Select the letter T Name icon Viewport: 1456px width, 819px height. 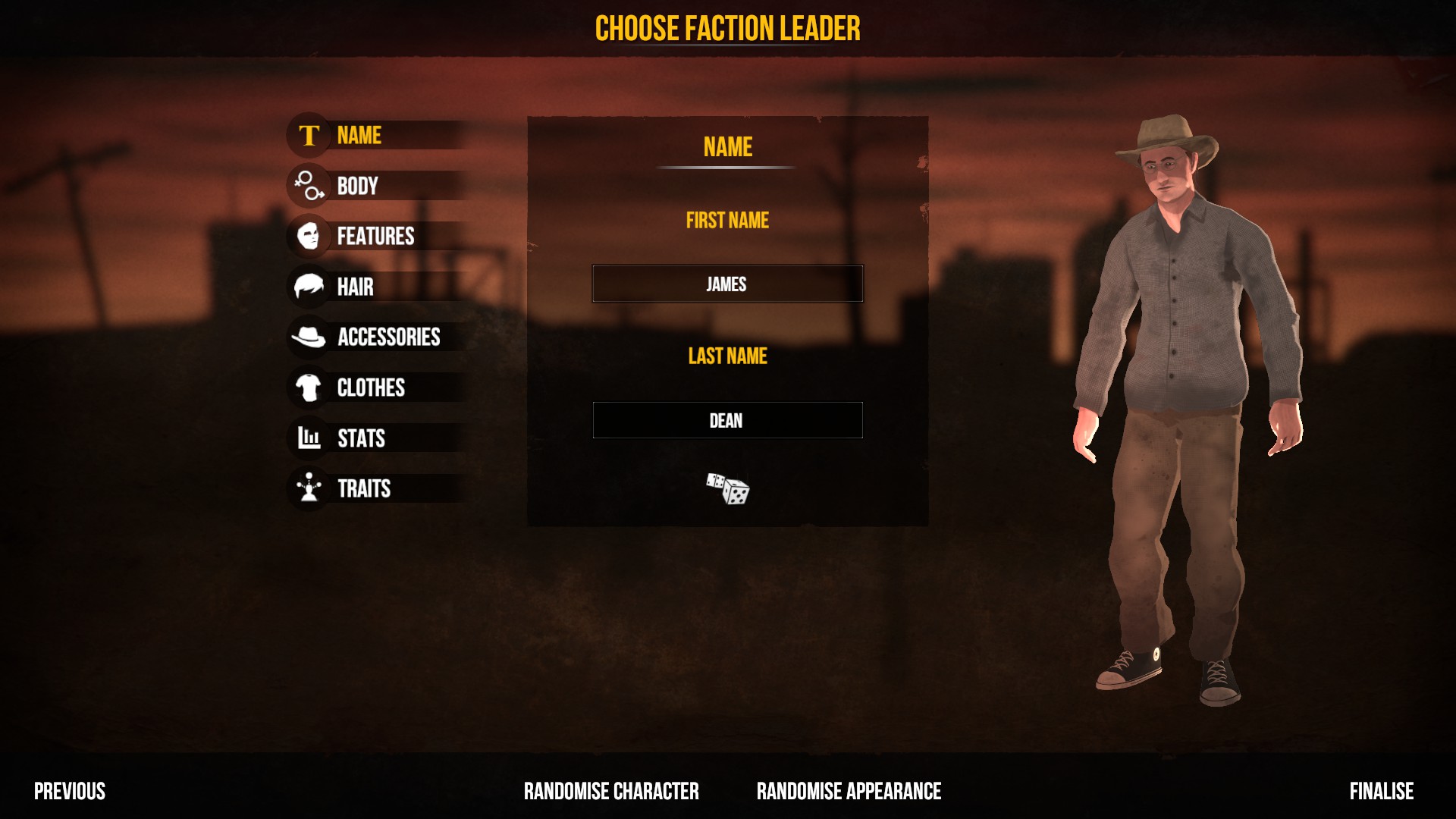tap(308, 135)
